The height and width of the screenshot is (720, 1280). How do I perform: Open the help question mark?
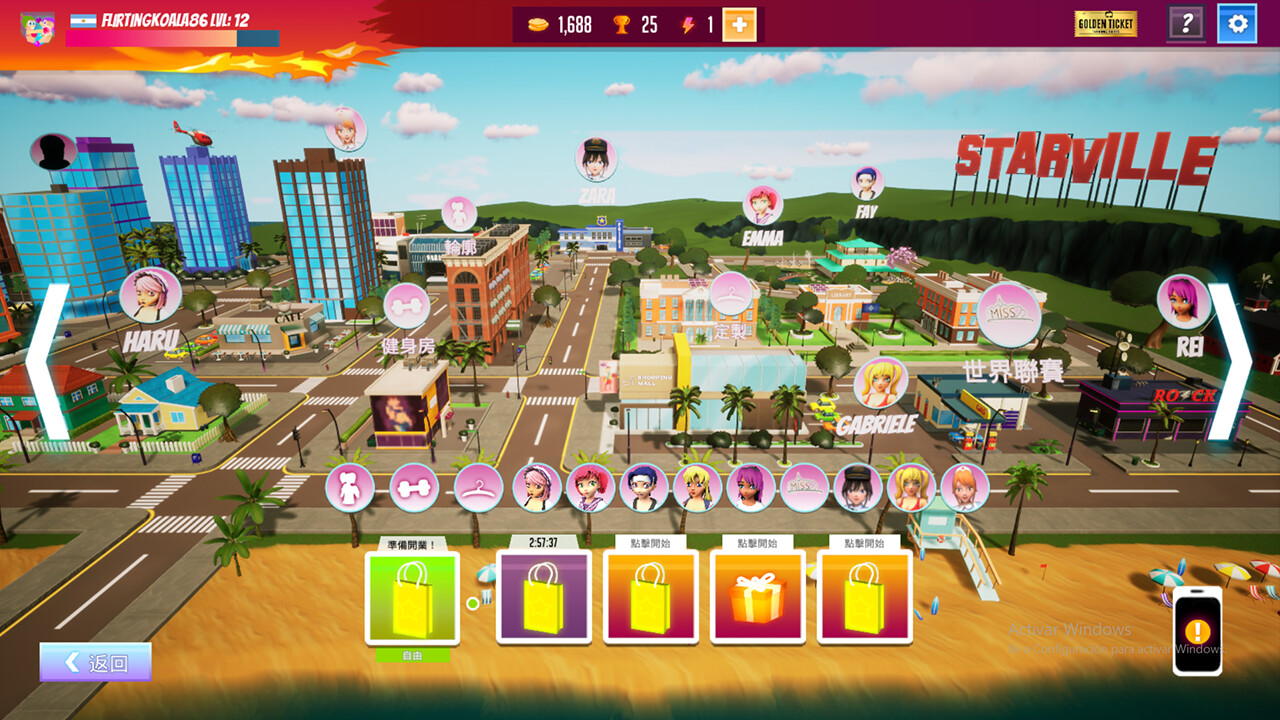tap(1186, 24)
